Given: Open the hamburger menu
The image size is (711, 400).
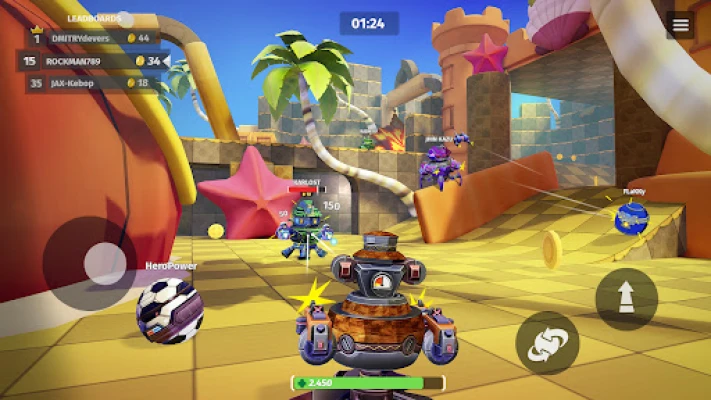Looking at the screenshot, I should [681, 25].
